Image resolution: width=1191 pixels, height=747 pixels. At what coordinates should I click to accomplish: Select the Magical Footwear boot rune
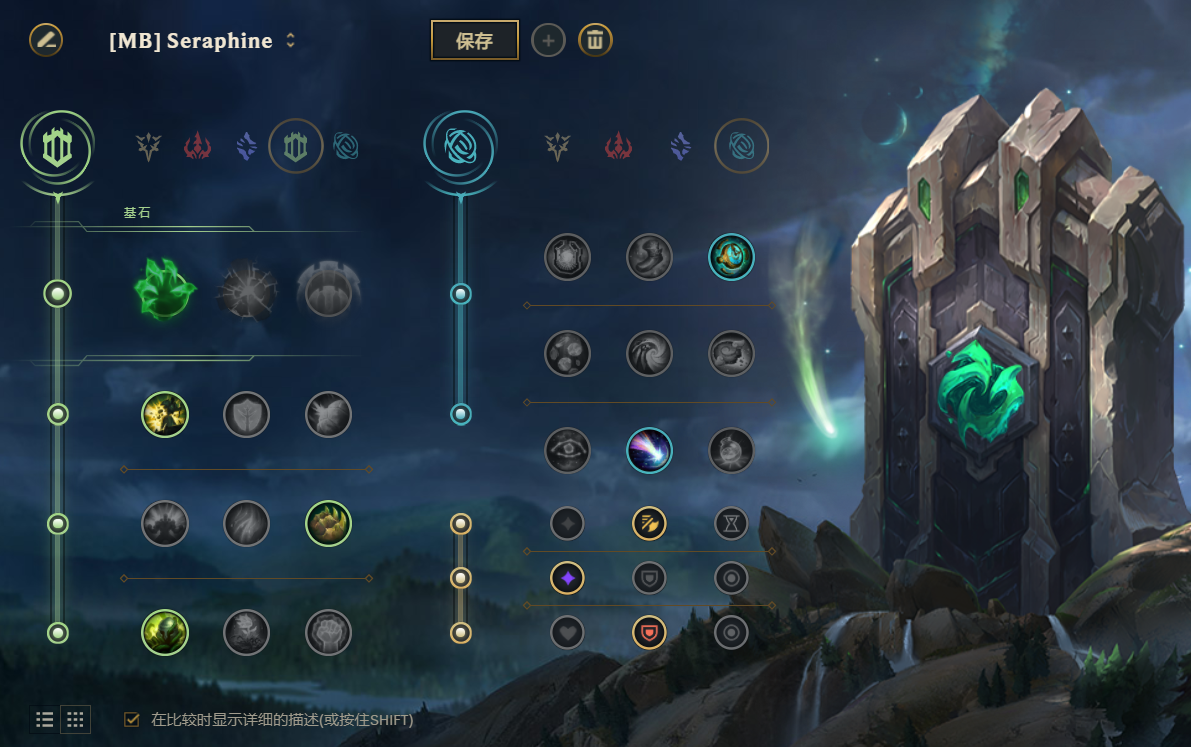650,256
